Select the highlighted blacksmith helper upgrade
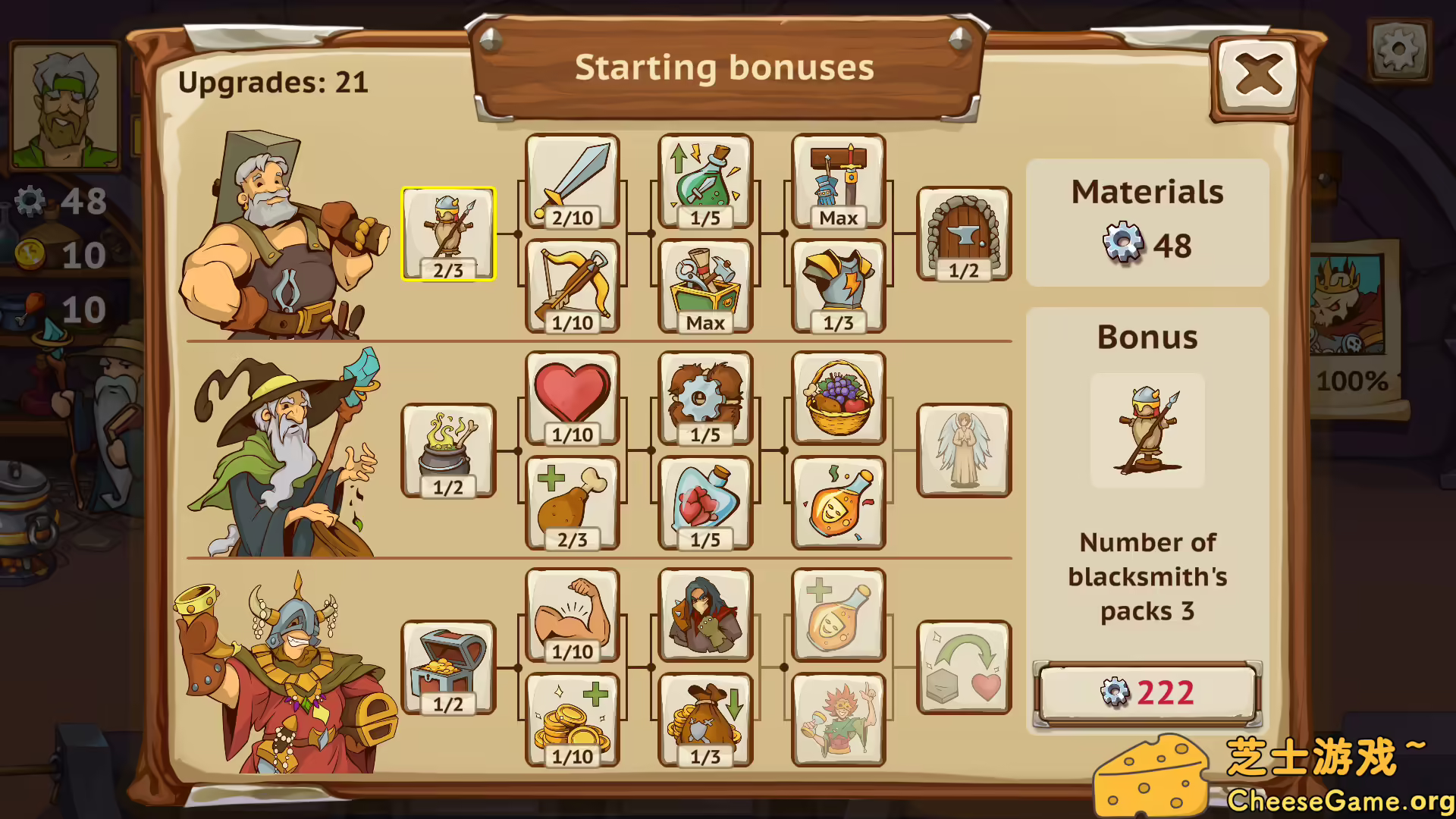The height and width of the screenshot is (819, 1456). point(448,231)
